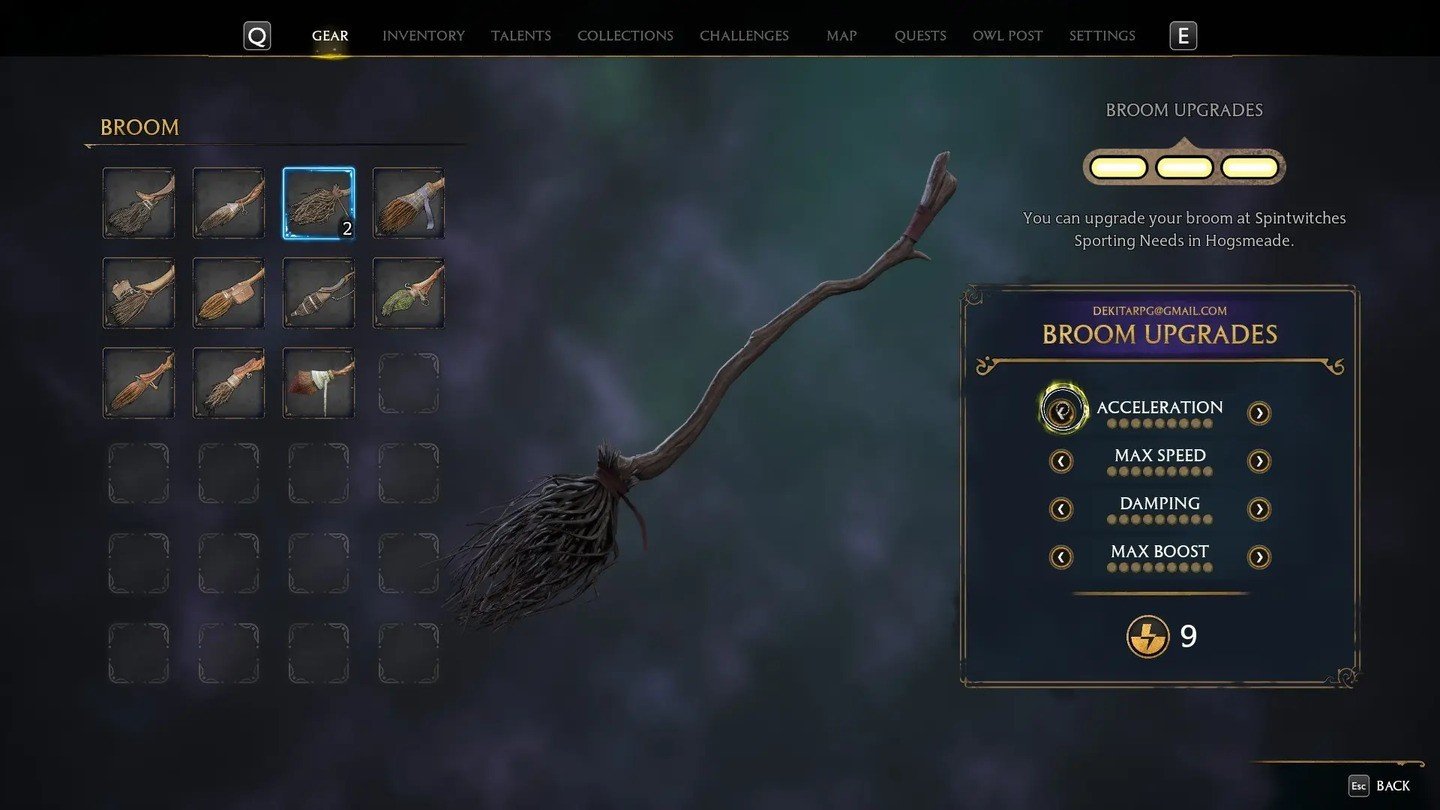Image resolution: width=1440 pixels, height=810 pixels.
Task: Reduce Max Boost with left arrow
Action: [1061, 557]
